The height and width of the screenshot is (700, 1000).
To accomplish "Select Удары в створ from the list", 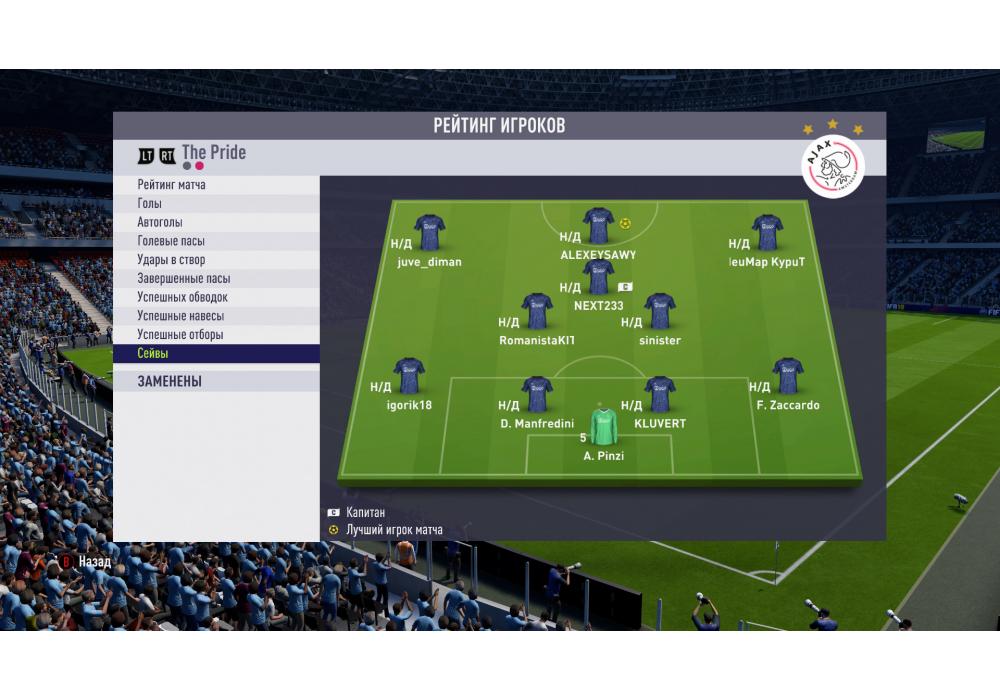I will click(216, 260).
